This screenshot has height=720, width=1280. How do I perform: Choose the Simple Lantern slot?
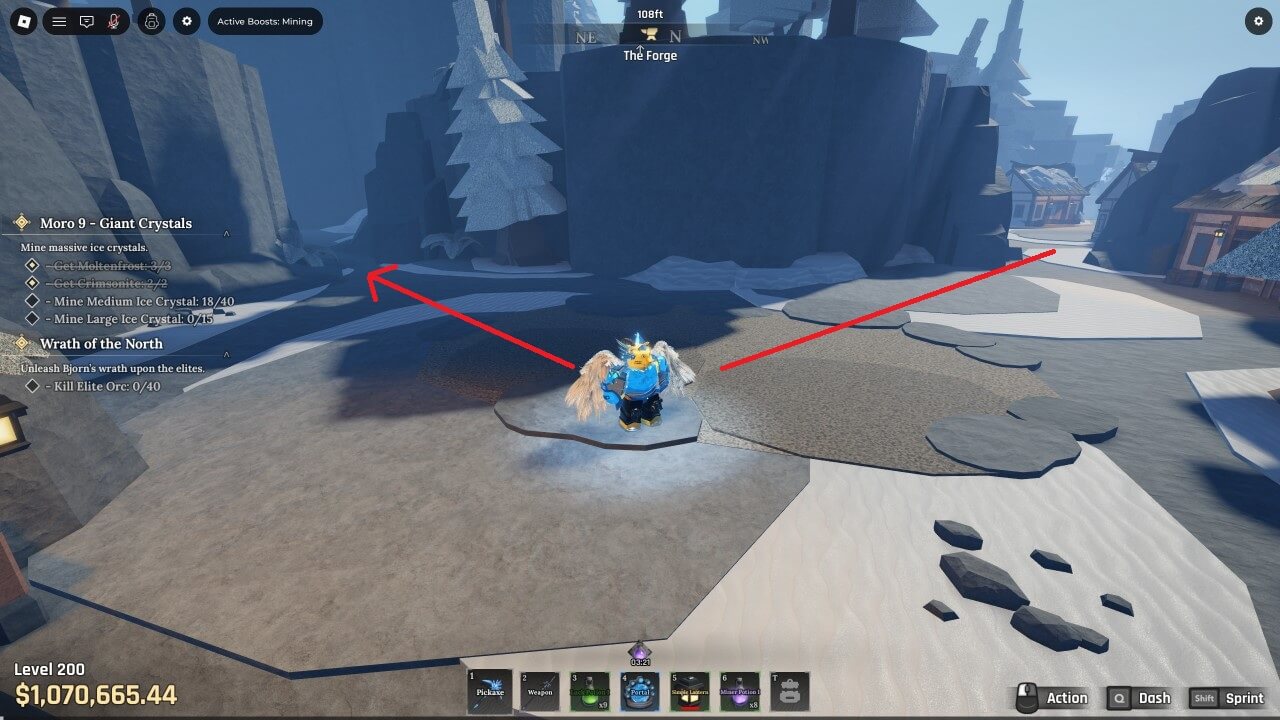(690, 691)
